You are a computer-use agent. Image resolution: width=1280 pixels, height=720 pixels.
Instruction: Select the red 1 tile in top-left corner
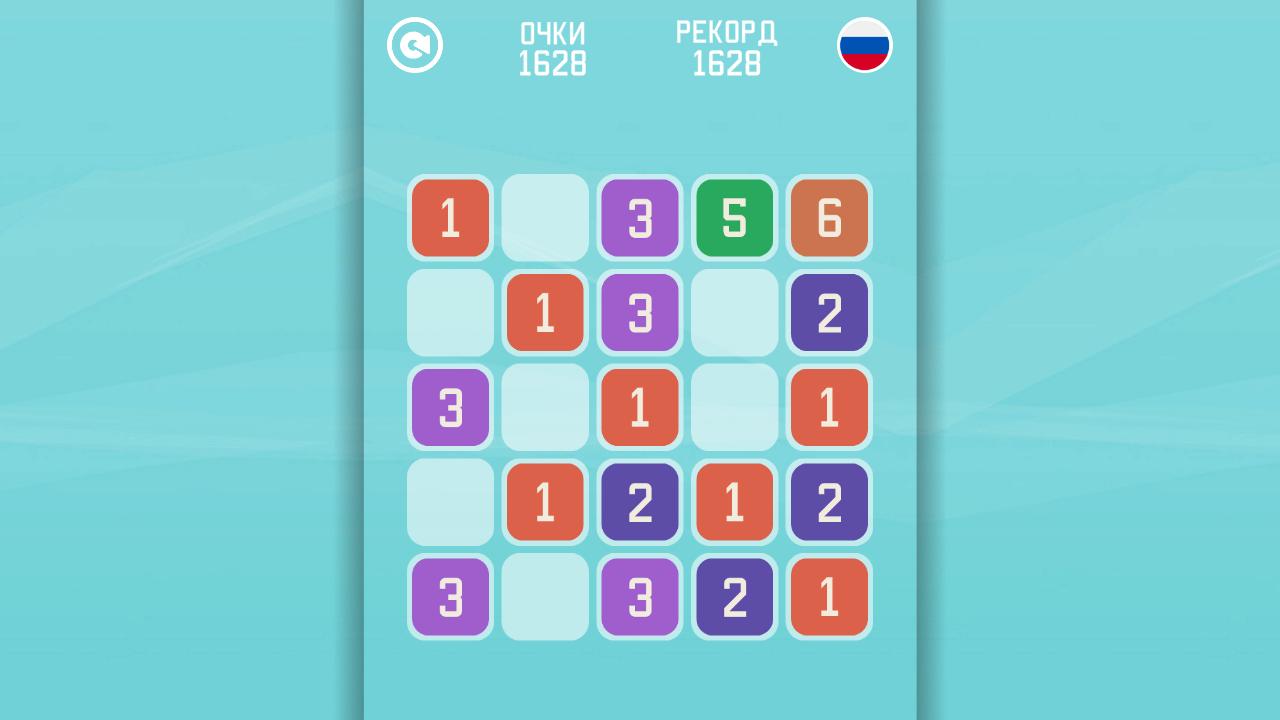click(x=450, y=218)
